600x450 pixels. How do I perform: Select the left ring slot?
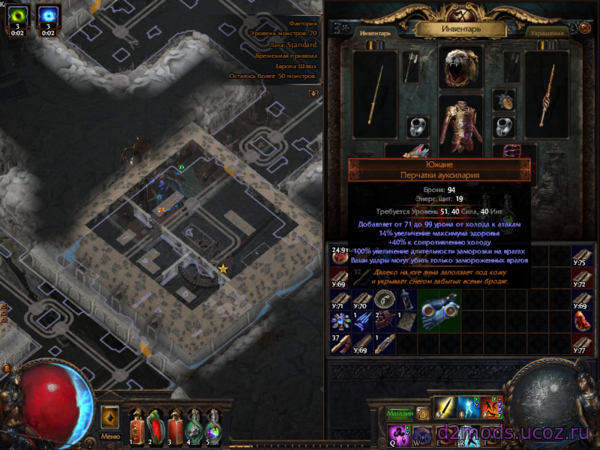click(416, 127)
